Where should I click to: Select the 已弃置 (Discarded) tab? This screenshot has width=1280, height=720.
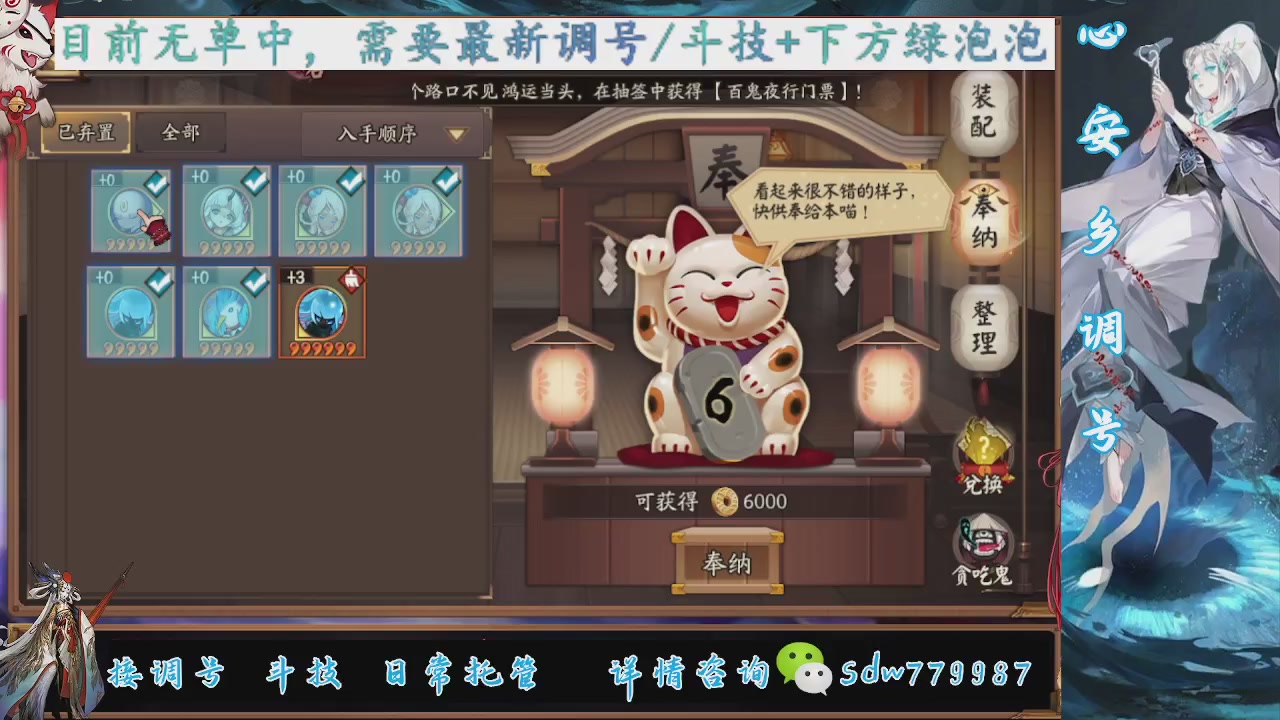[x=83, y=131]
